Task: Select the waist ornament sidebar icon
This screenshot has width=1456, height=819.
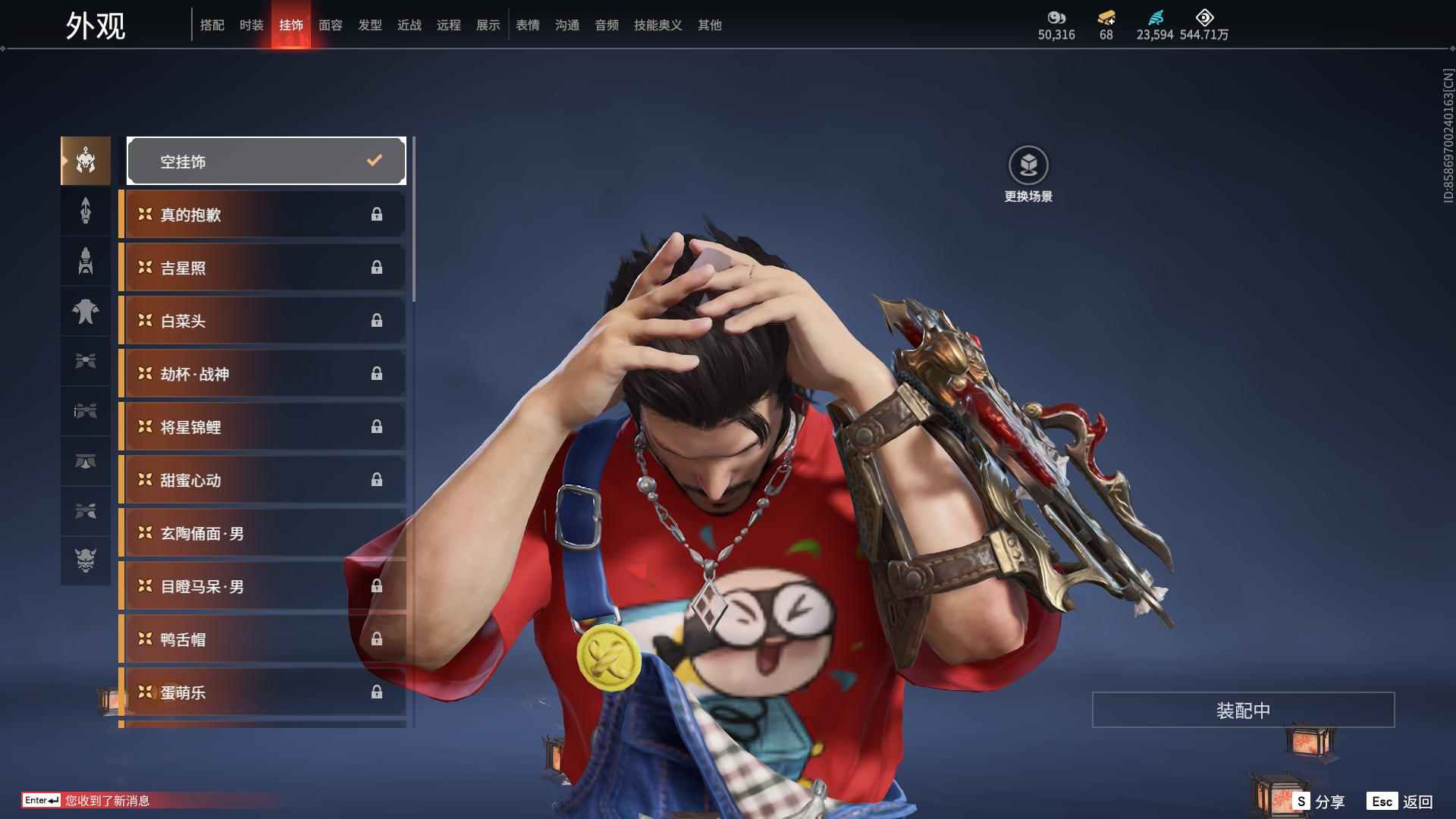Action: [x=86, y=462]
